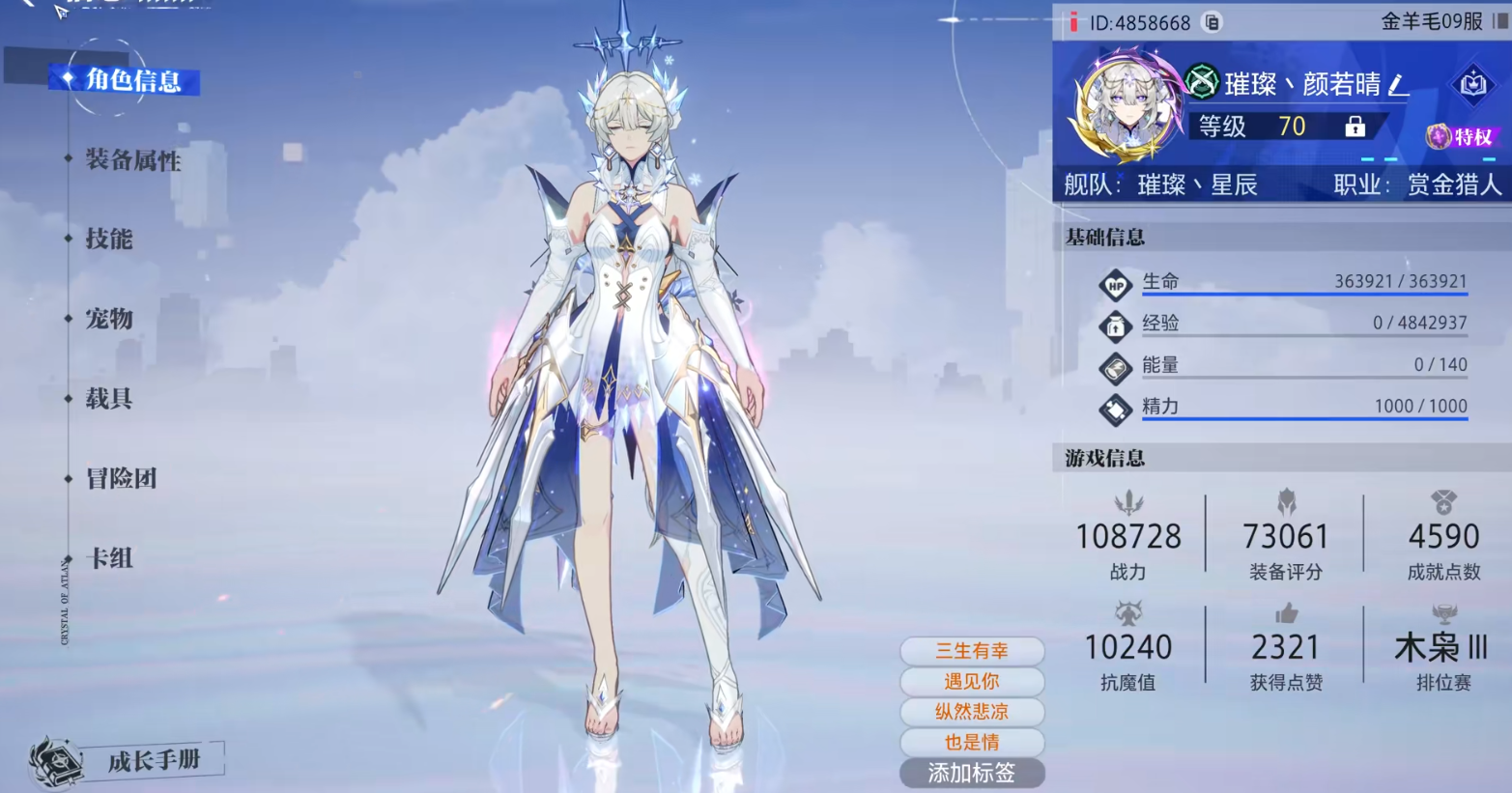Open the 成长手册 growth handbook
Viewport: 1512px width, 793px height.
(153, 761)
